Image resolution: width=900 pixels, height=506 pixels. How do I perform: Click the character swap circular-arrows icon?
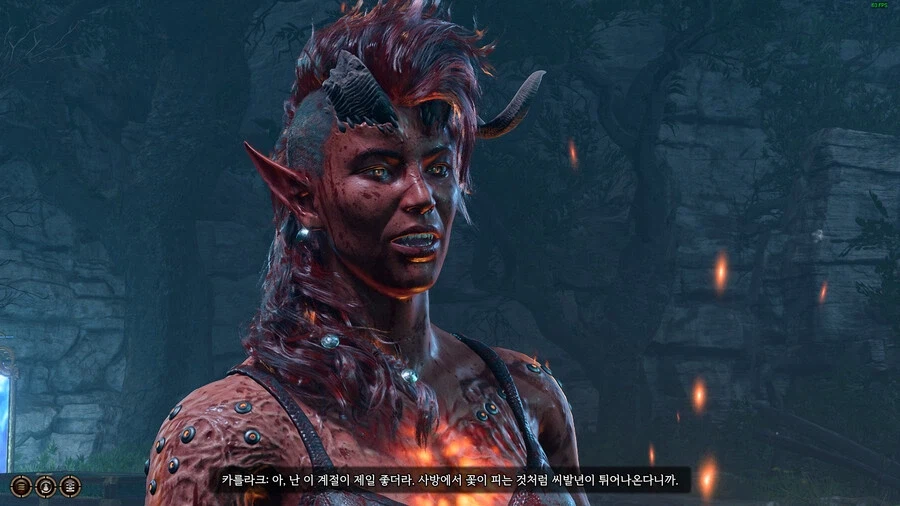pos(45,486)
